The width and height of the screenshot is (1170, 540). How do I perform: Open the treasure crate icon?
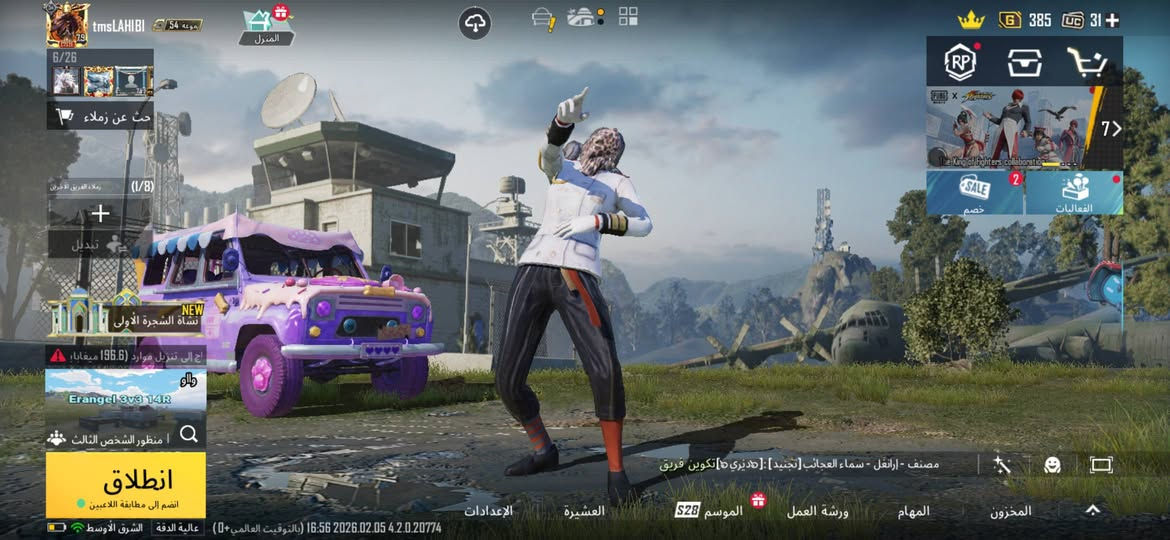click(1024, 63)
